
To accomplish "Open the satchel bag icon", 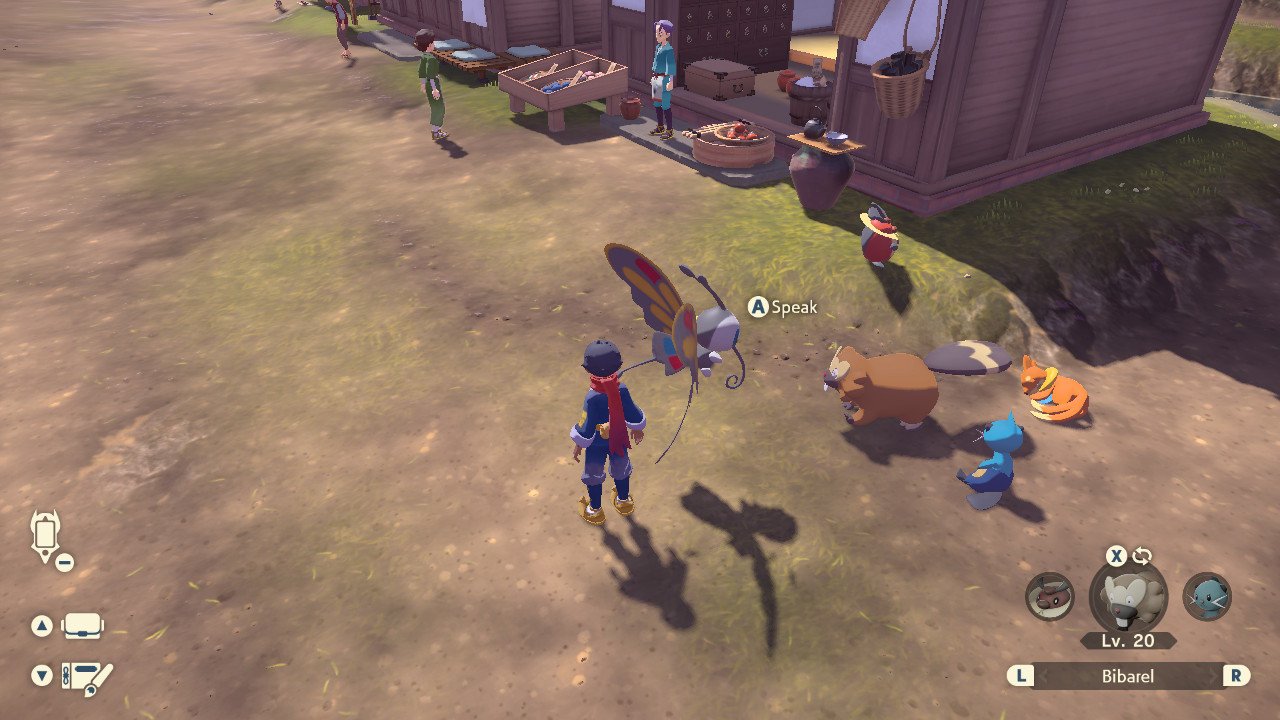I will (82, 627).
